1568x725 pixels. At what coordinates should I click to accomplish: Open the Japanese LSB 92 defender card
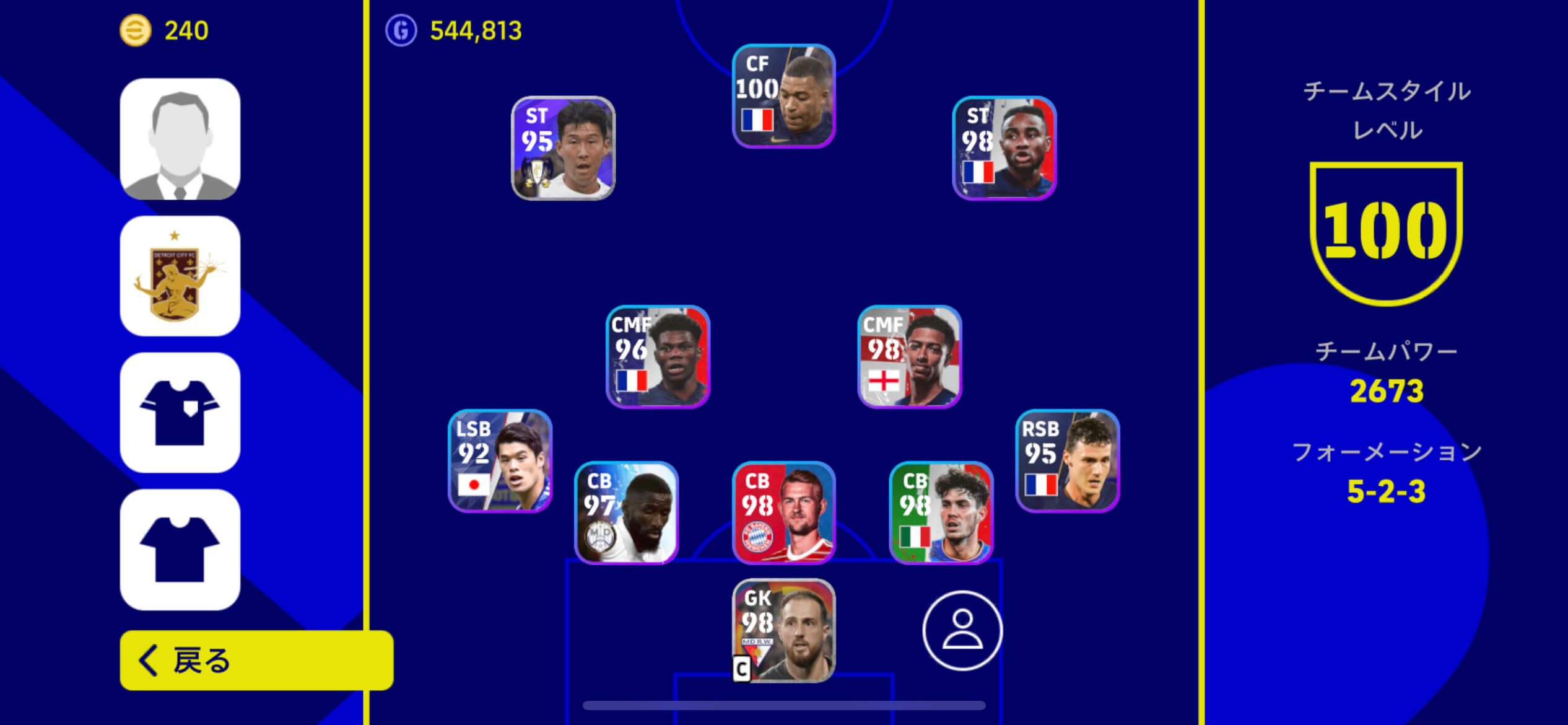[500, 464]
